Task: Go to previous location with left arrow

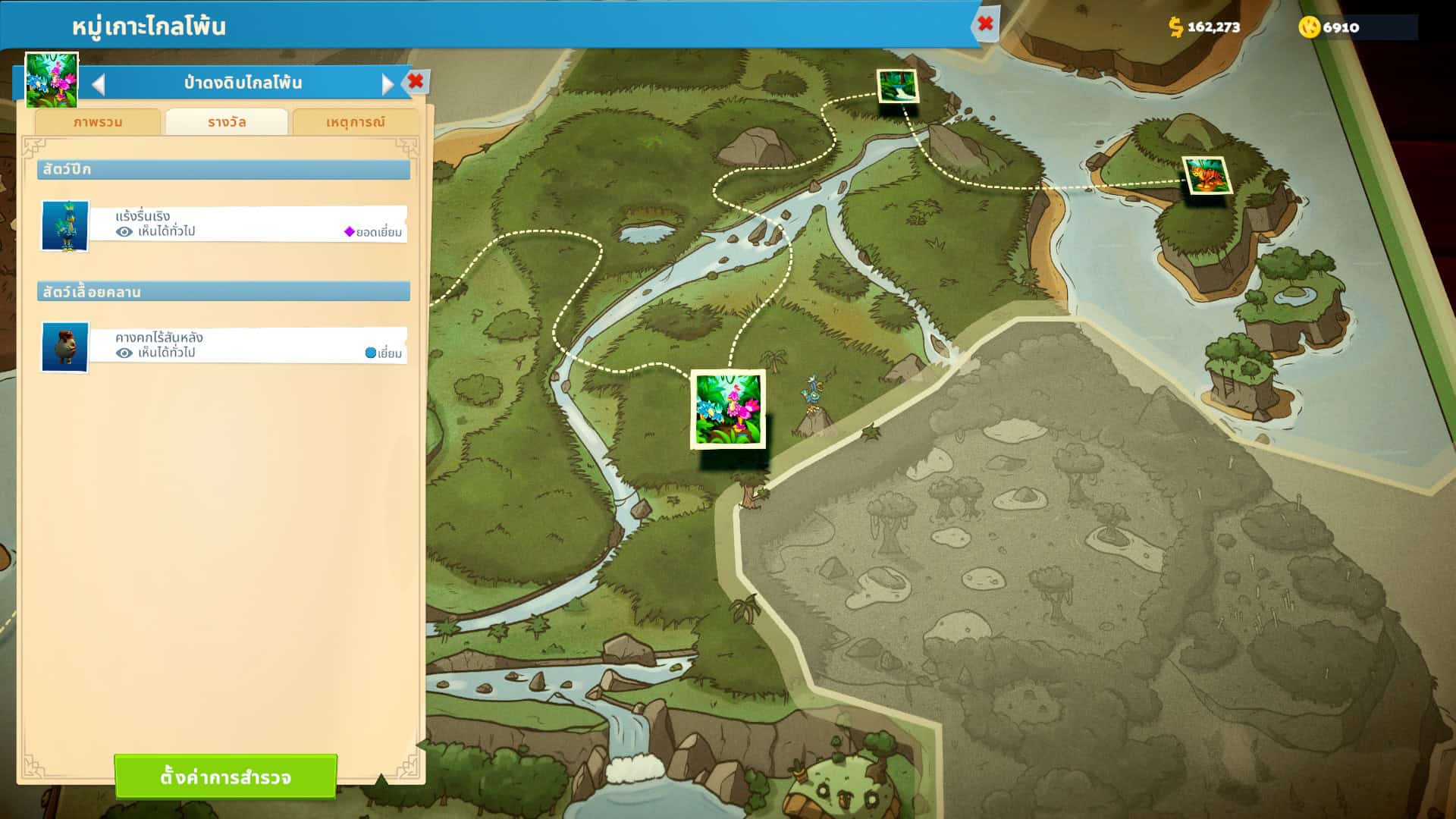Action: click(x=99, y=83)
